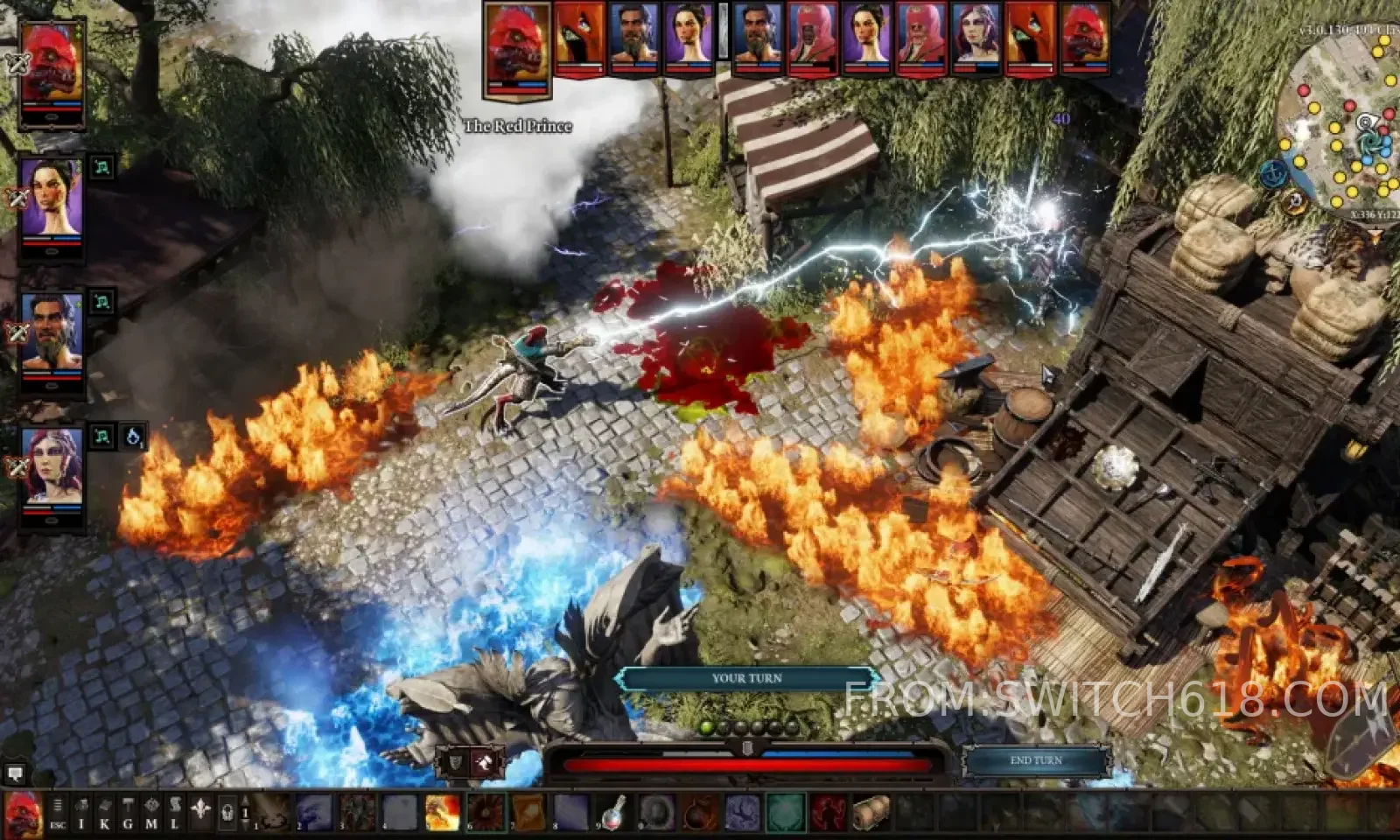
Task: Select The Red Prince party portrait
Action: tap(52, 70)
